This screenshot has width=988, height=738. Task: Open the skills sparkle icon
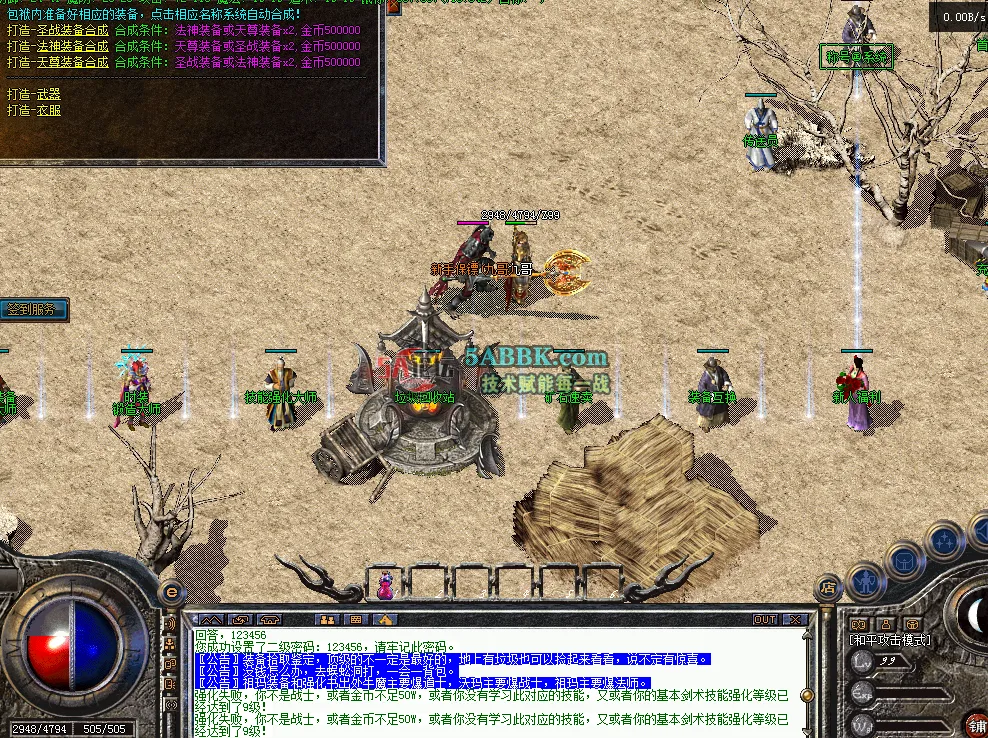pyautogui.click(x=944, y=541)
